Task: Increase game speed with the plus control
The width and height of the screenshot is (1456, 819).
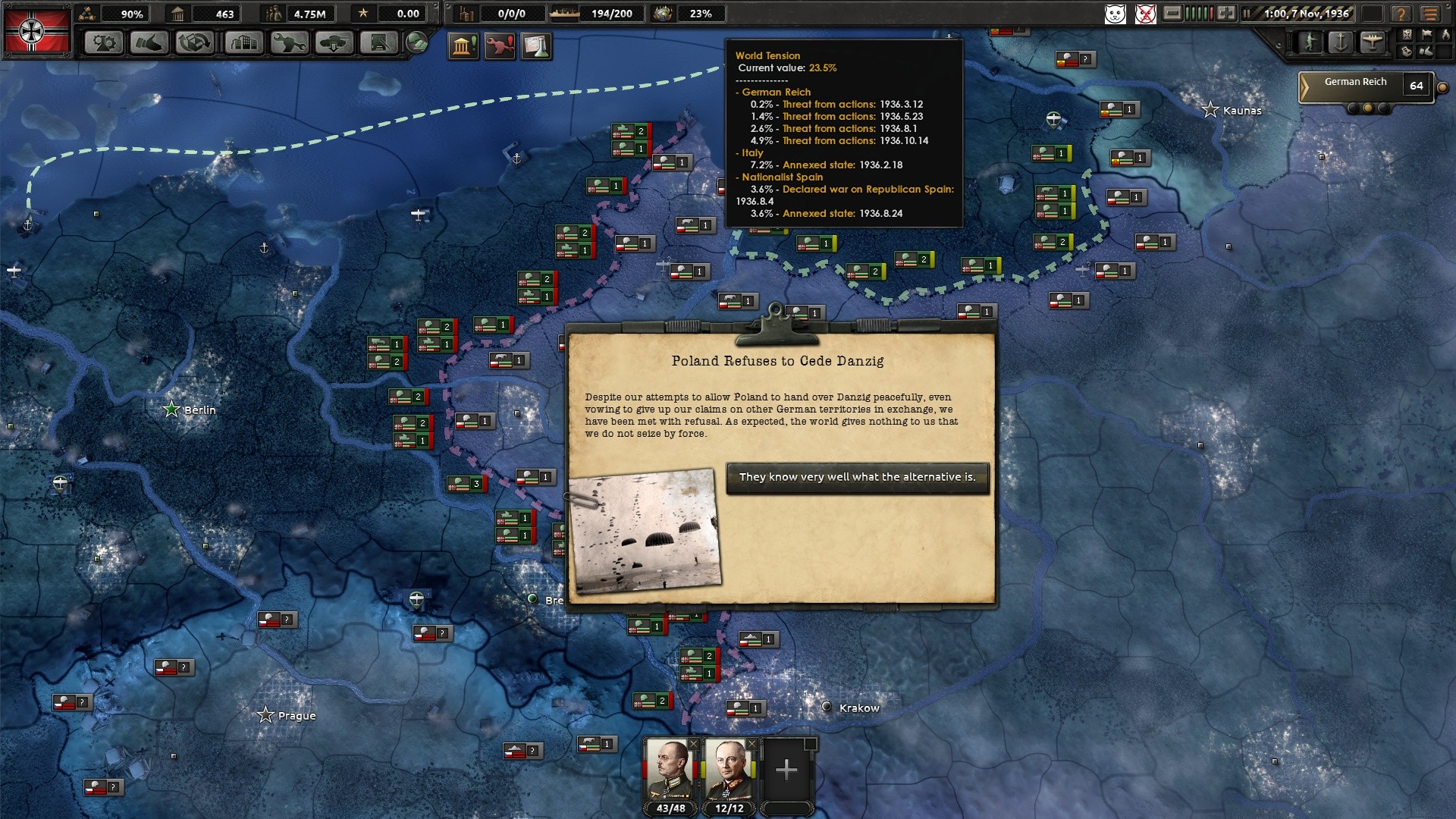Action: click(1225, 13)
